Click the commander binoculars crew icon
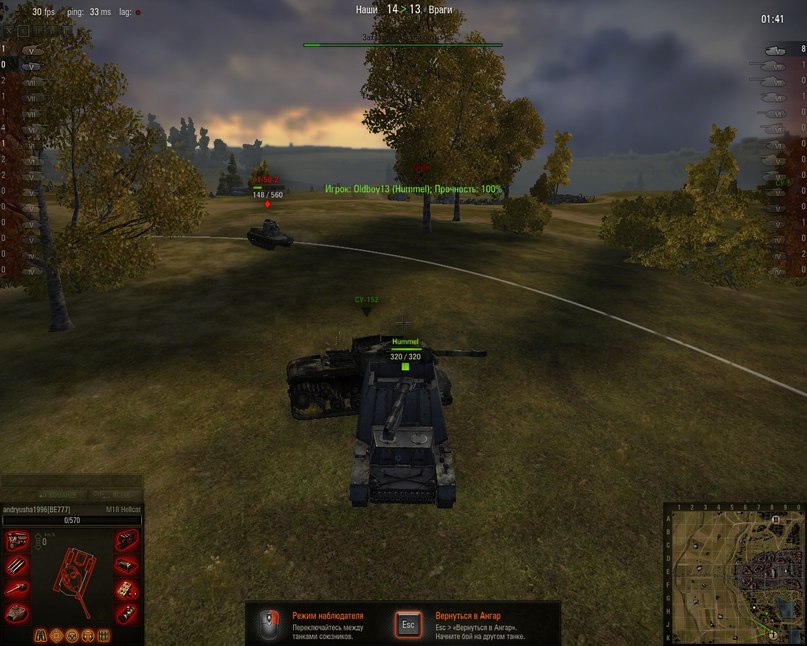The height and width of the screenshot is (646, 807). click(x=42, y=635)
